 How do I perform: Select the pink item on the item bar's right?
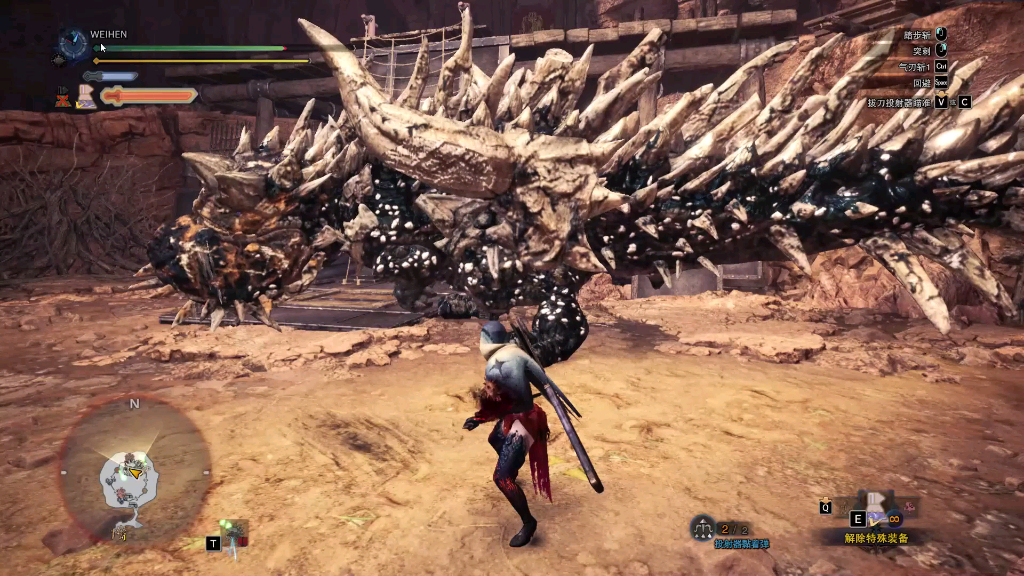(910, 506)
